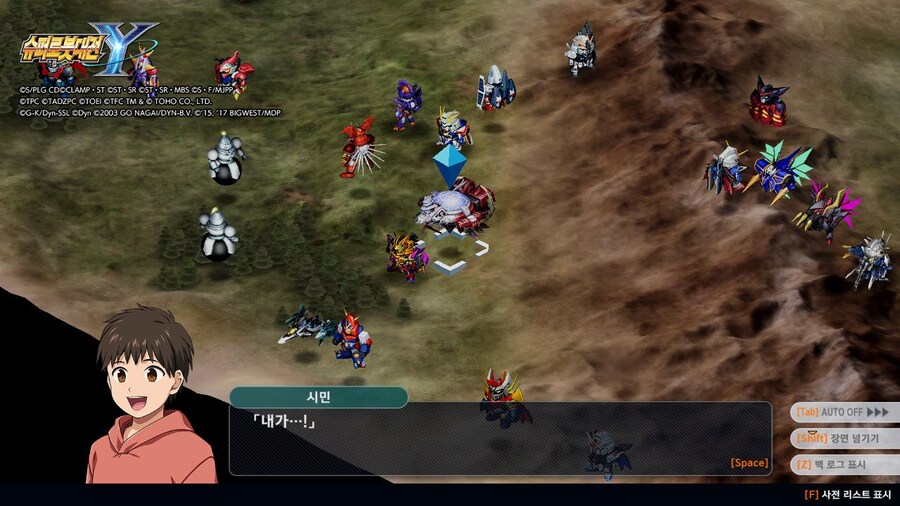The height and width of the screenshot is (506, 900).
Task: Open the backlog via 백 로그 표시
Action: [843, 464]
